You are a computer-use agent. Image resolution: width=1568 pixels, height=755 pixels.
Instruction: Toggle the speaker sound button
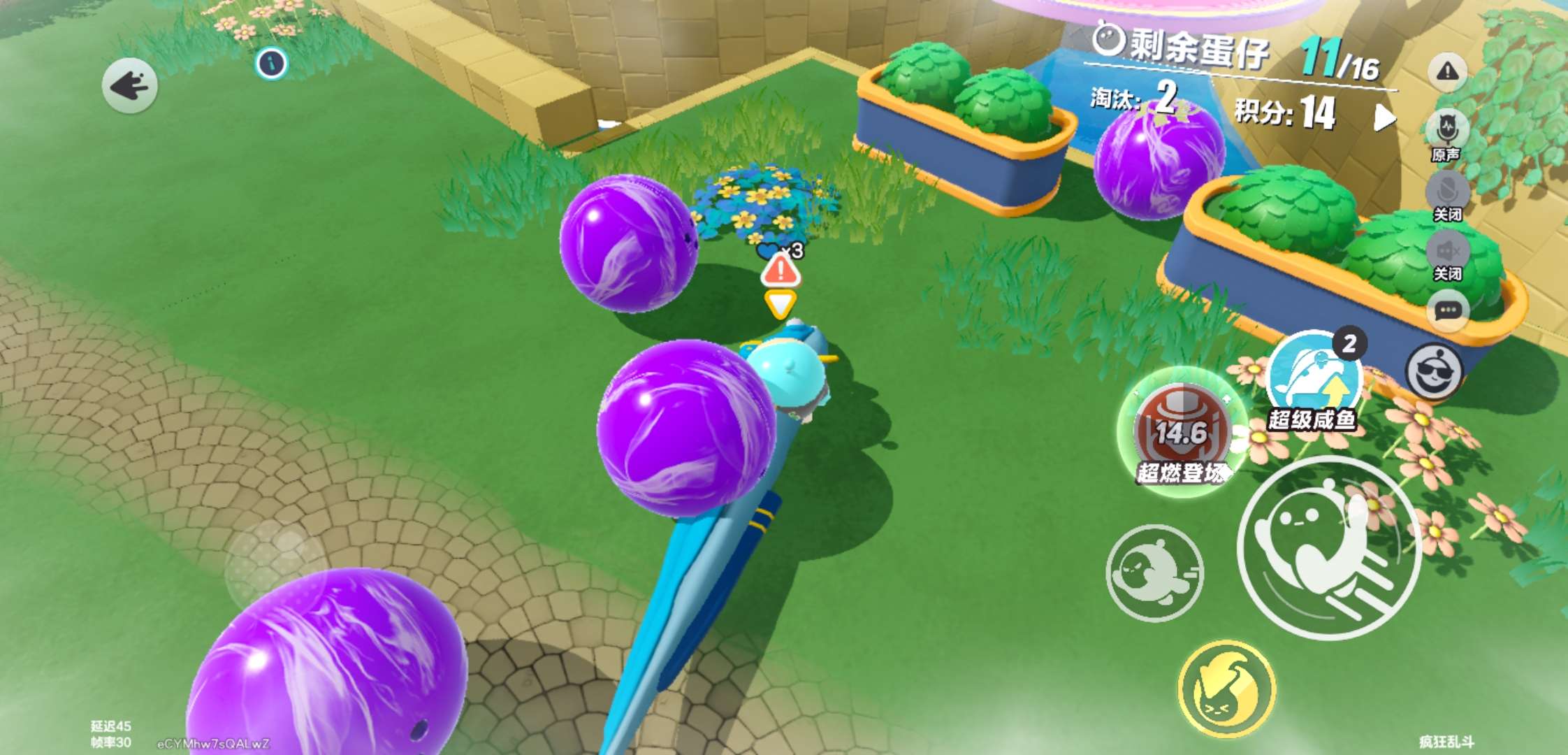[x=1447, y=250]
